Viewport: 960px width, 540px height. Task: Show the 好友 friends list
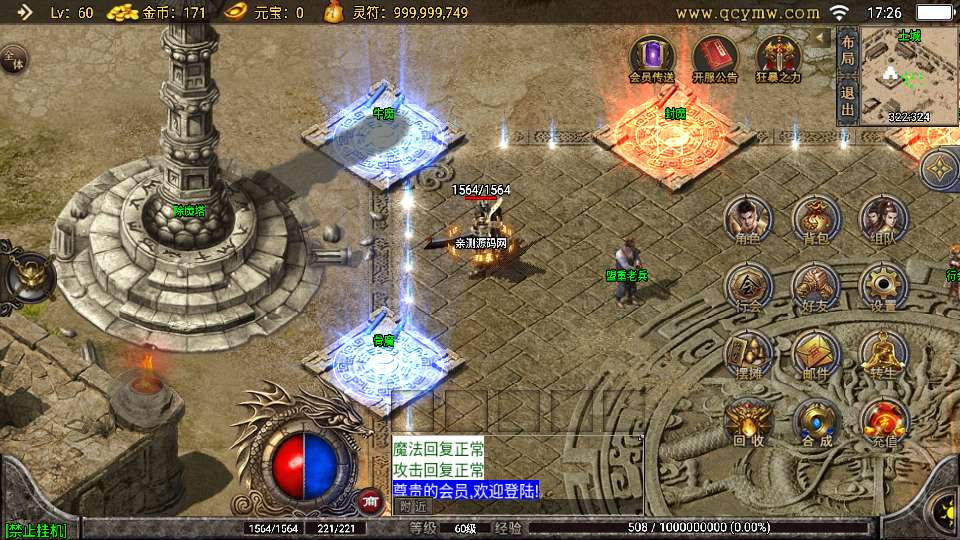(816, 286)
